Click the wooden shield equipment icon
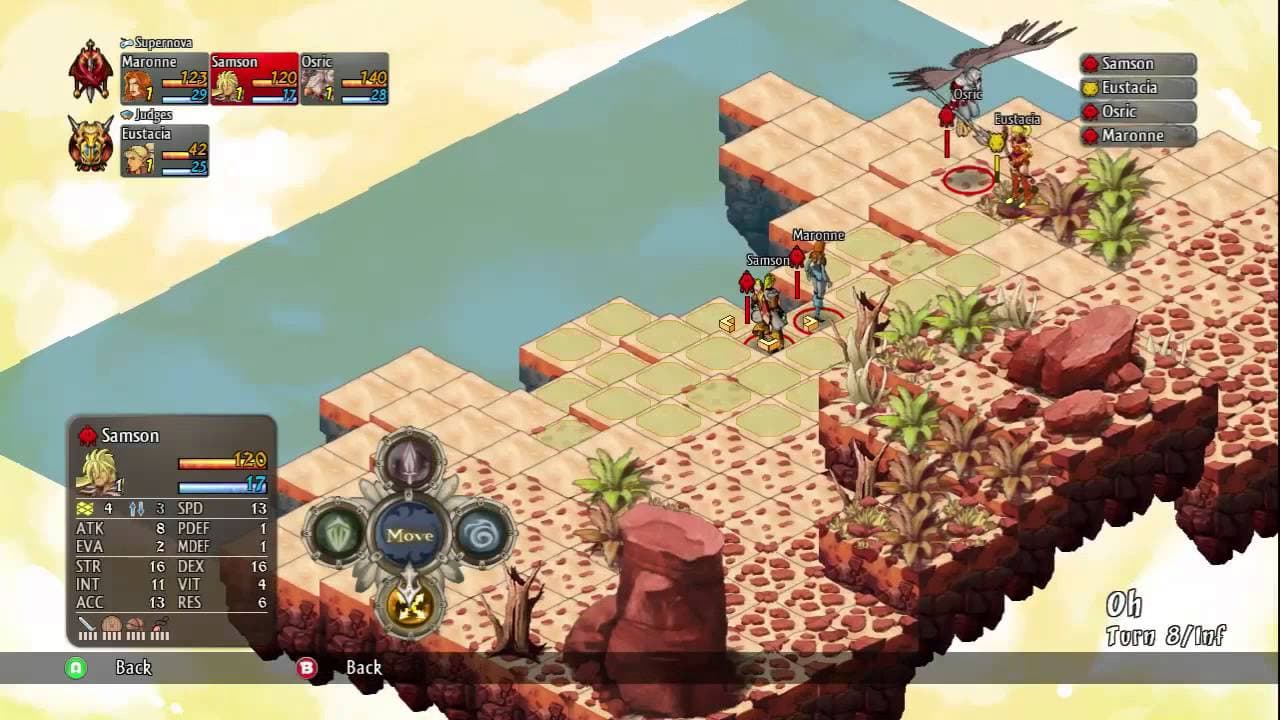Screen dimensions: 1280x720 [111, 623]
